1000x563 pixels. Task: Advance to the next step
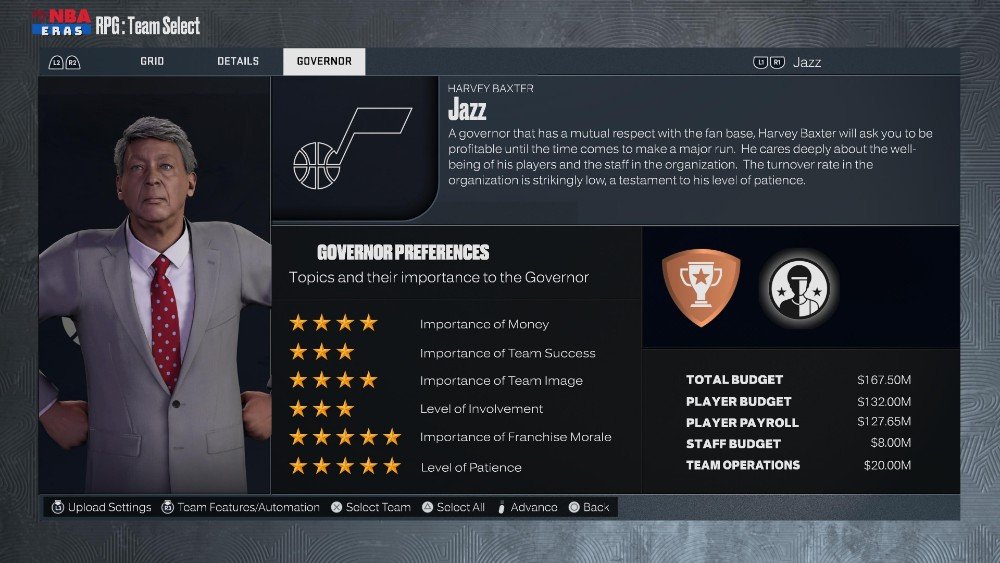click(x=527, y=508)
